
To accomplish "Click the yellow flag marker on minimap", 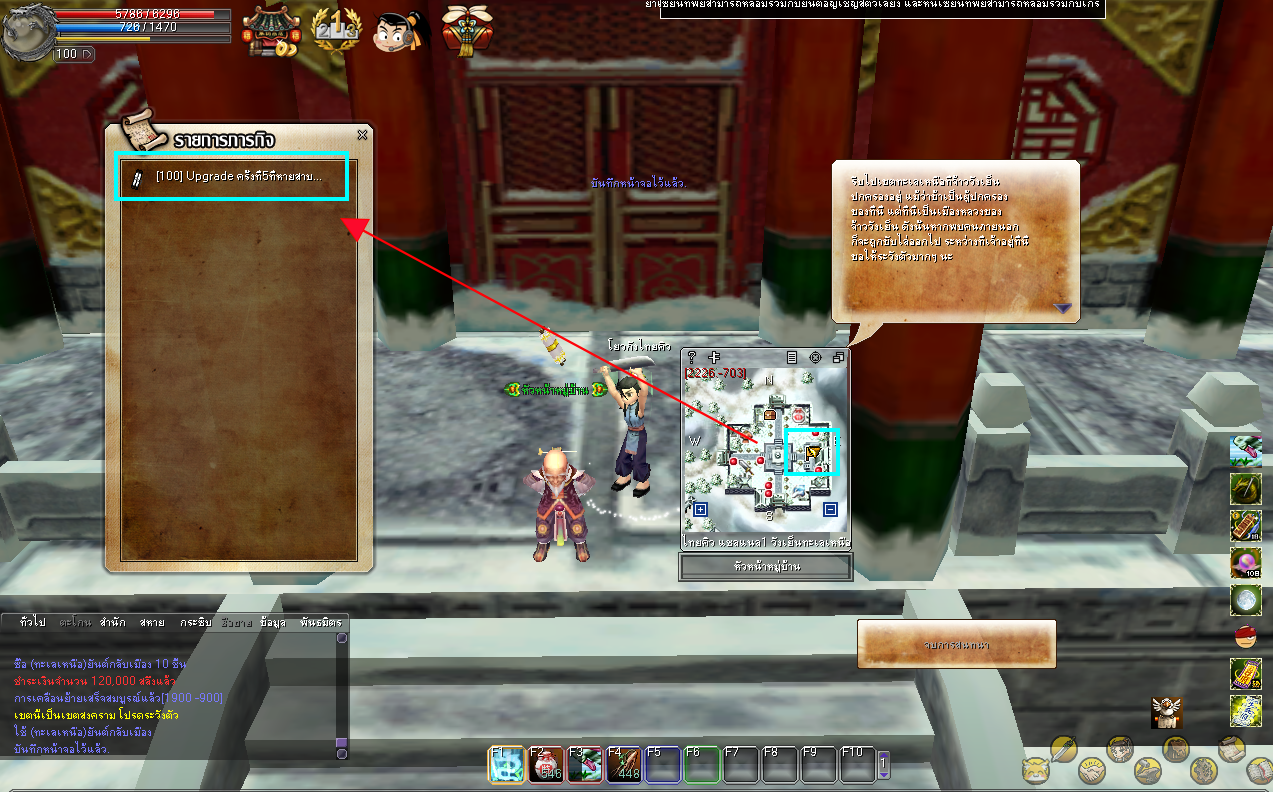I will [812, 453].
